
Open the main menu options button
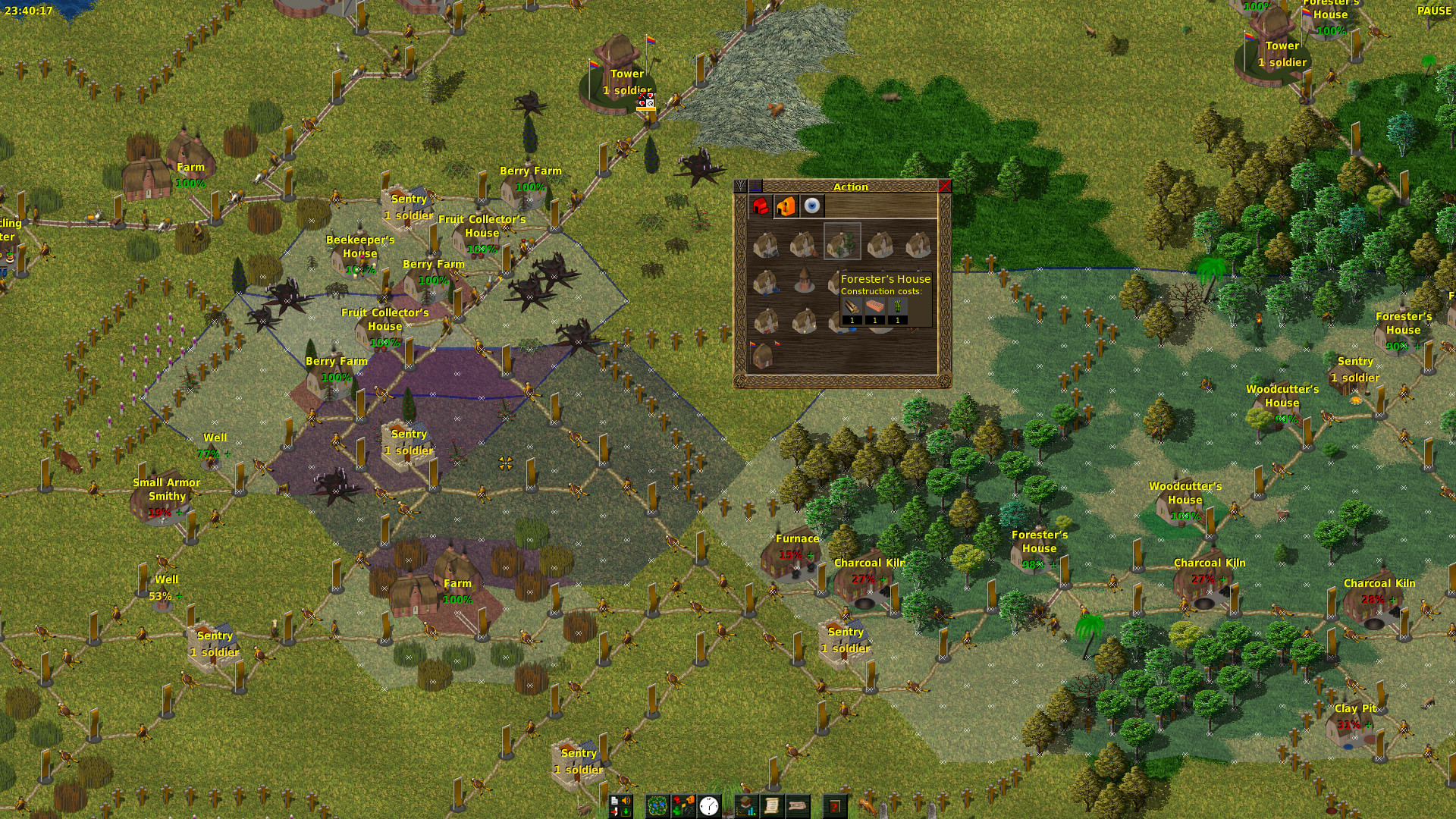[x=620, y=806]
